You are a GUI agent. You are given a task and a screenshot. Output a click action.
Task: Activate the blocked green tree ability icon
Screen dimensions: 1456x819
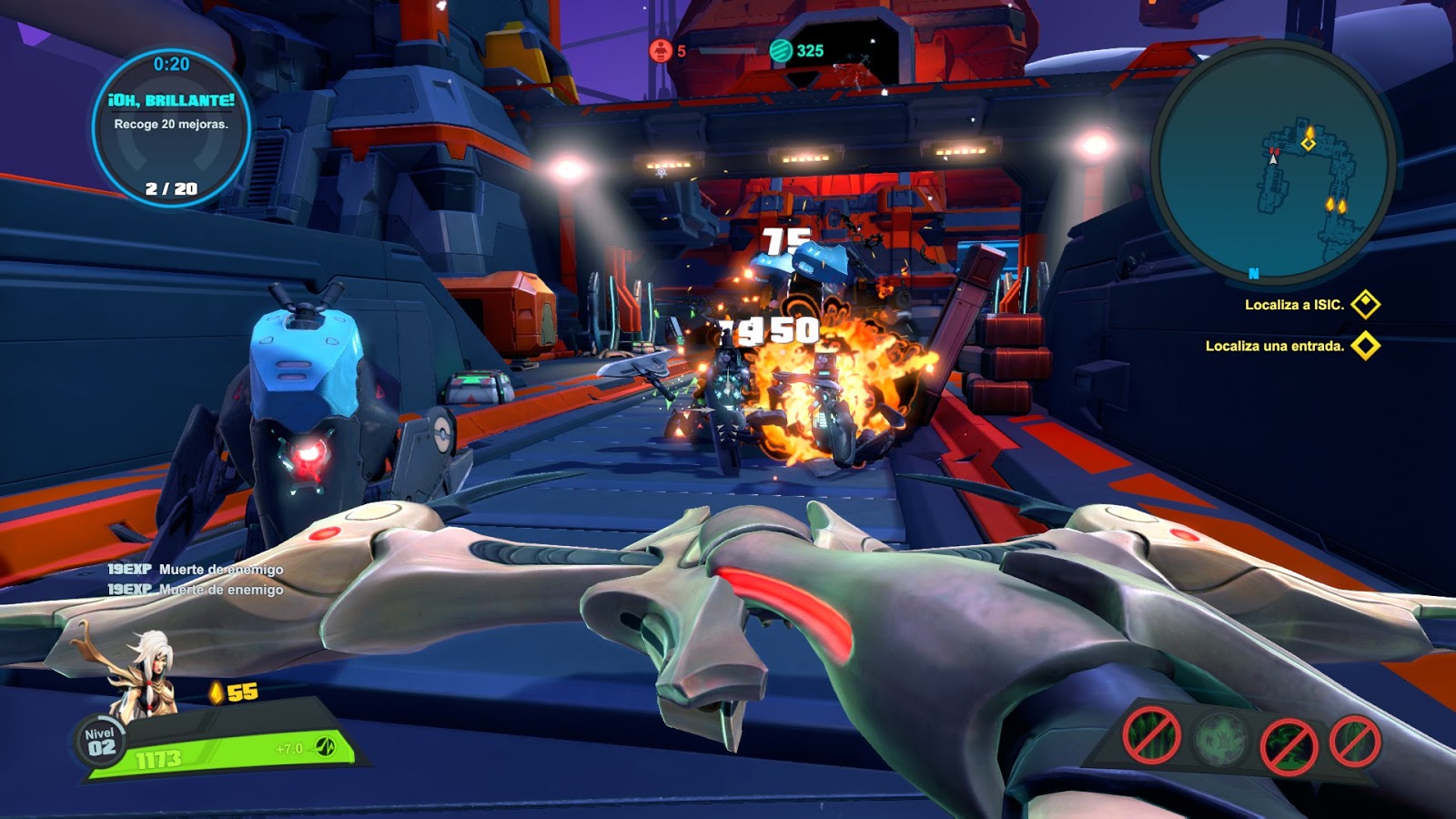point(1289,744)
